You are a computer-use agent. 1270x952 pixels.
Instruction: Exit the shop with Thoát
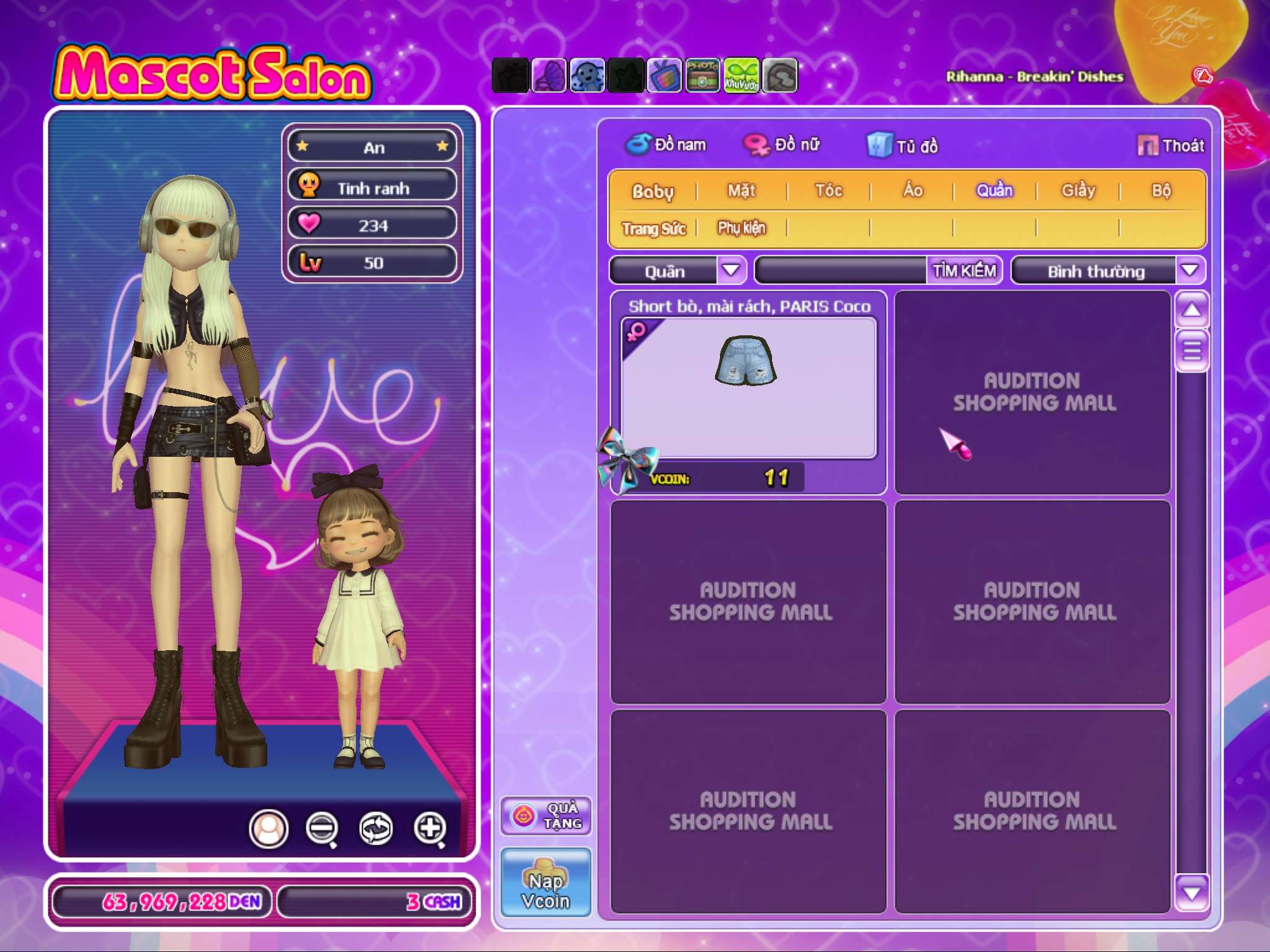click(1171, 146)
